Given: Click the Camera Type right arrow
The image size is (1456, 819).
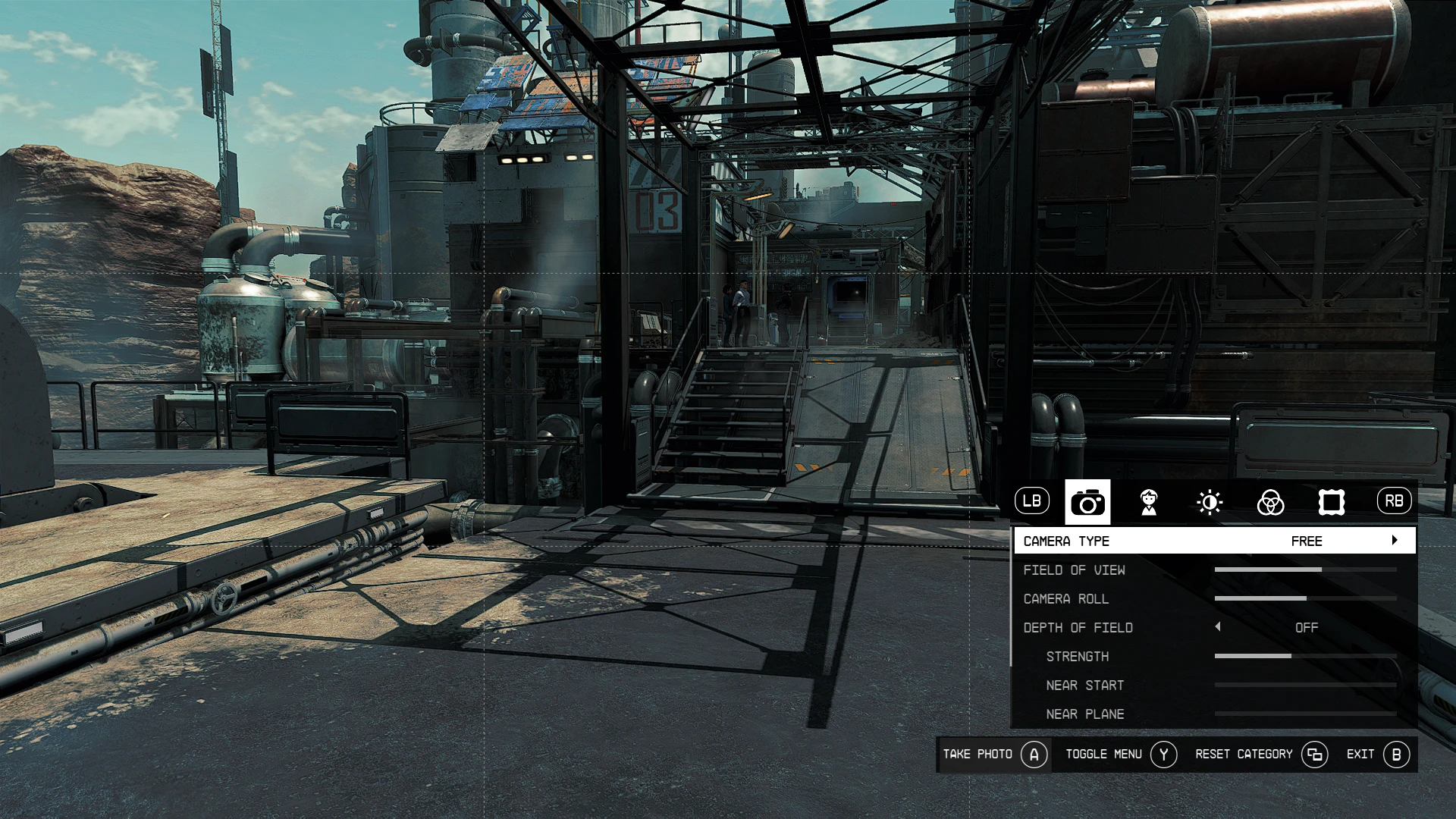Looking at the screenshot, I should [x=1395, y=541].
